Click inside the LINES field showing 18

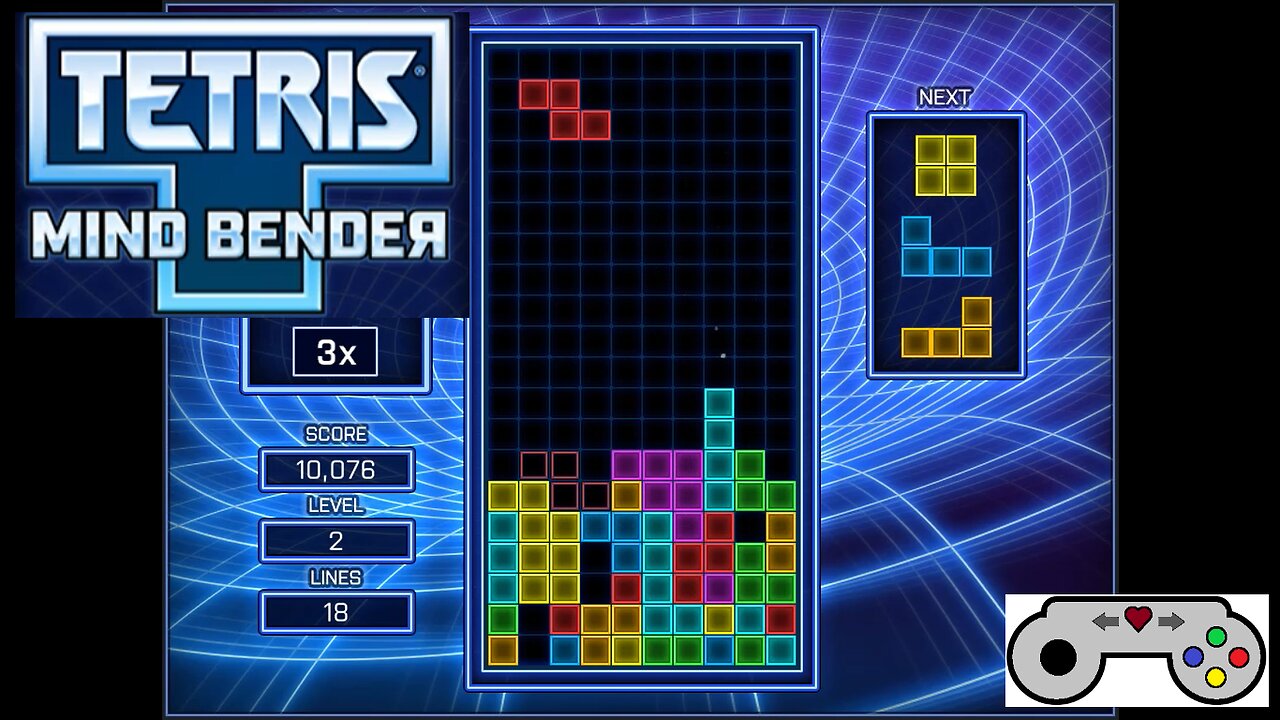337,611
